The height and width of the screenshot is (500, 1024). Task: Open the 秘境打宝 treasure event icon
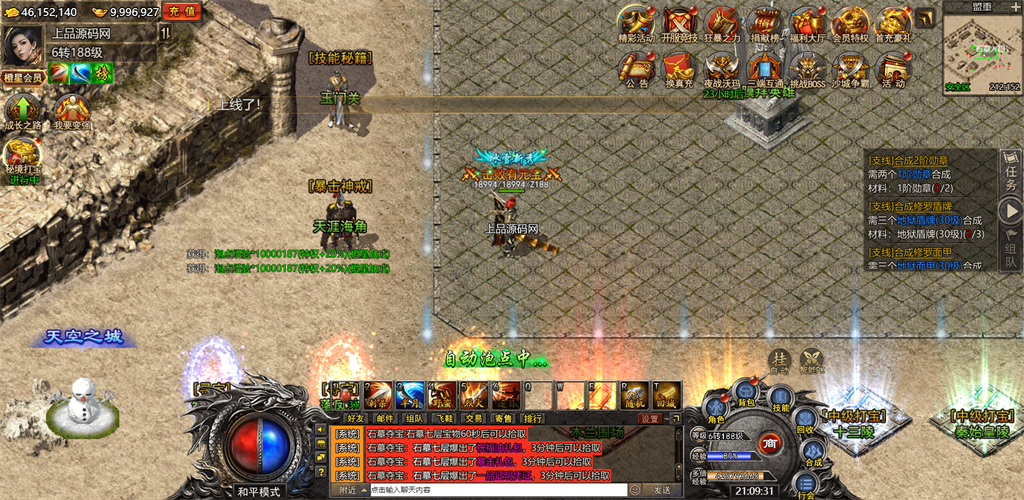tap(22, 160)
